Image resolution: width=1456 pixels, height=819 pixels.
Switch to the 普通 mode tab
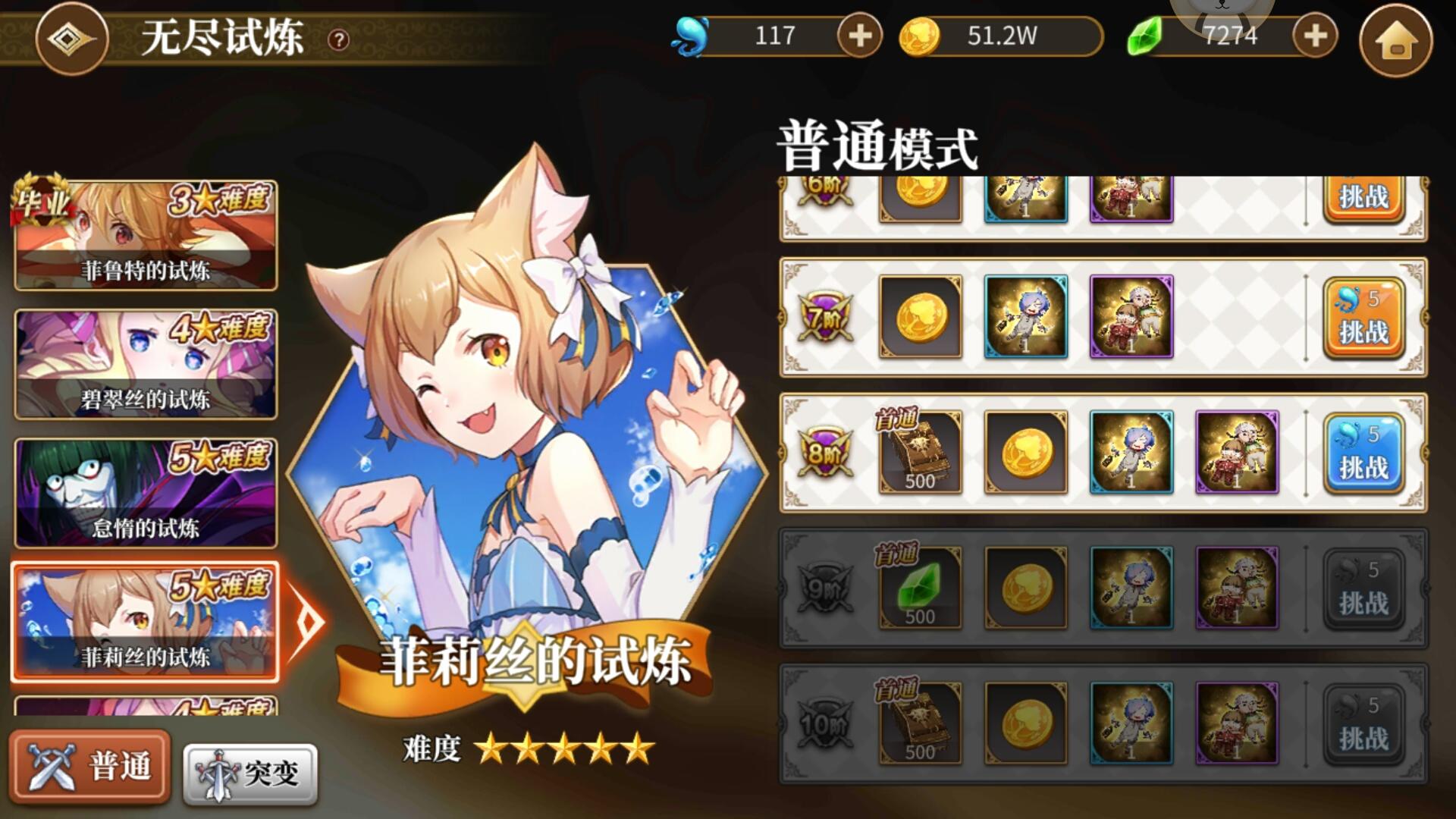90,767
